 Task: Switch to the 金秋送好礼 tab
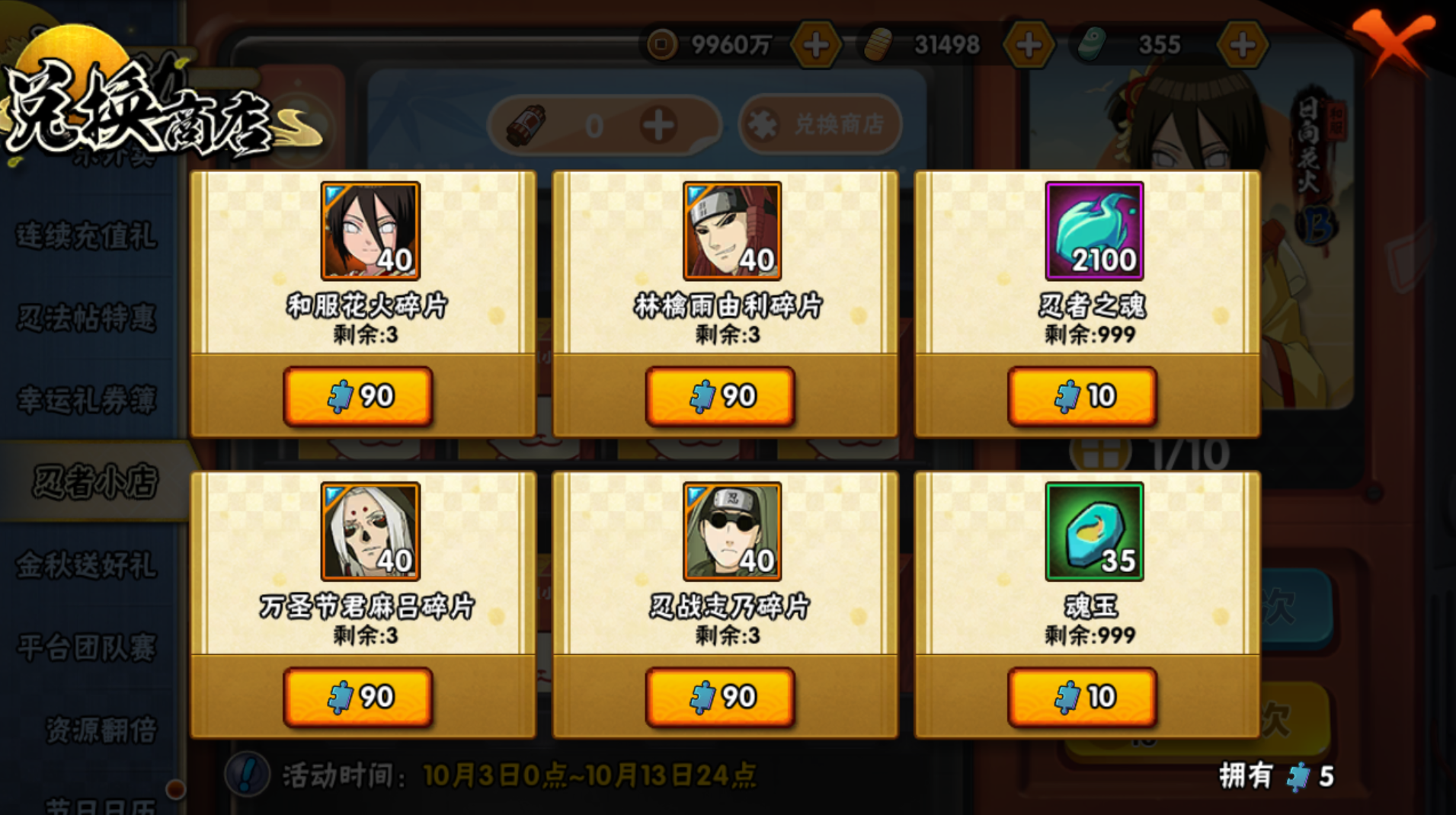coord(87,565)
